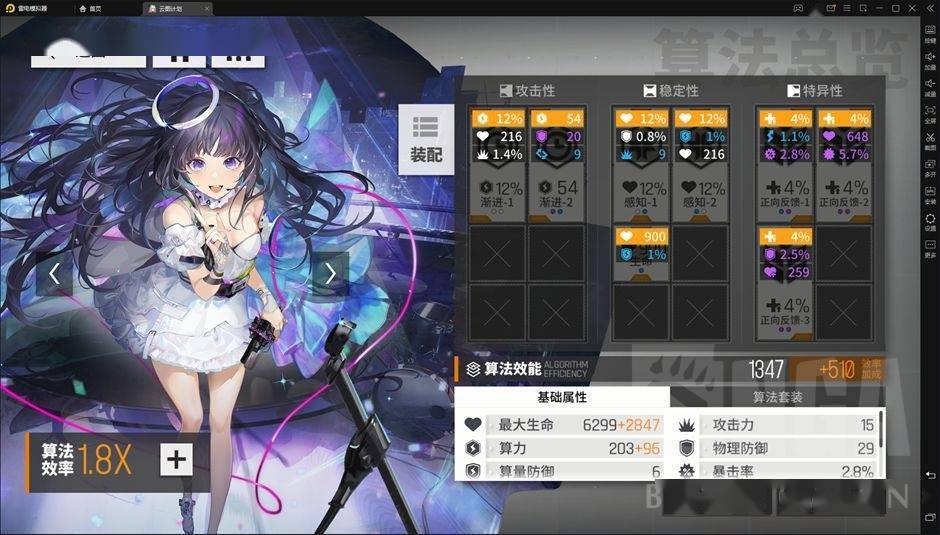The width and height of the screenshot is (940, 535).
Task: Open the 装配 loadout button
Action: pyautogui.click(x=425, y=138)
